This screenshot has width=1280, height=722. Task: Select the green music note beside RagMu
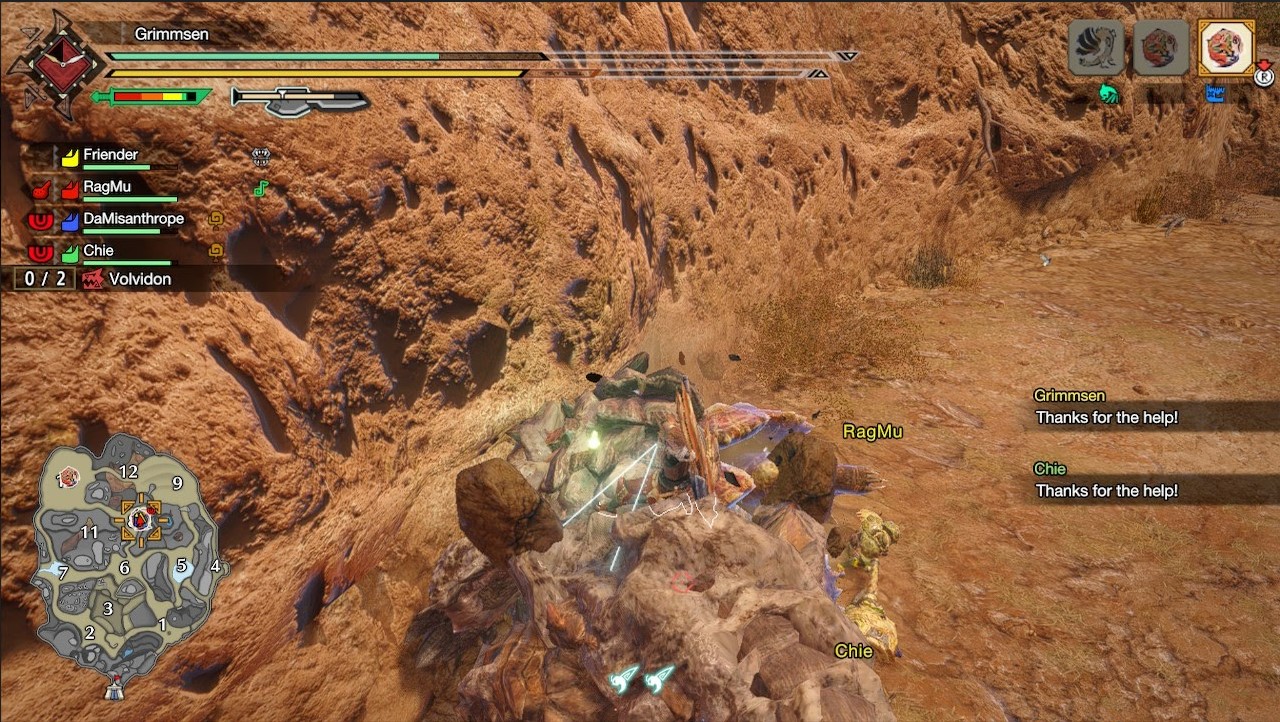click(x=261, y=188)
